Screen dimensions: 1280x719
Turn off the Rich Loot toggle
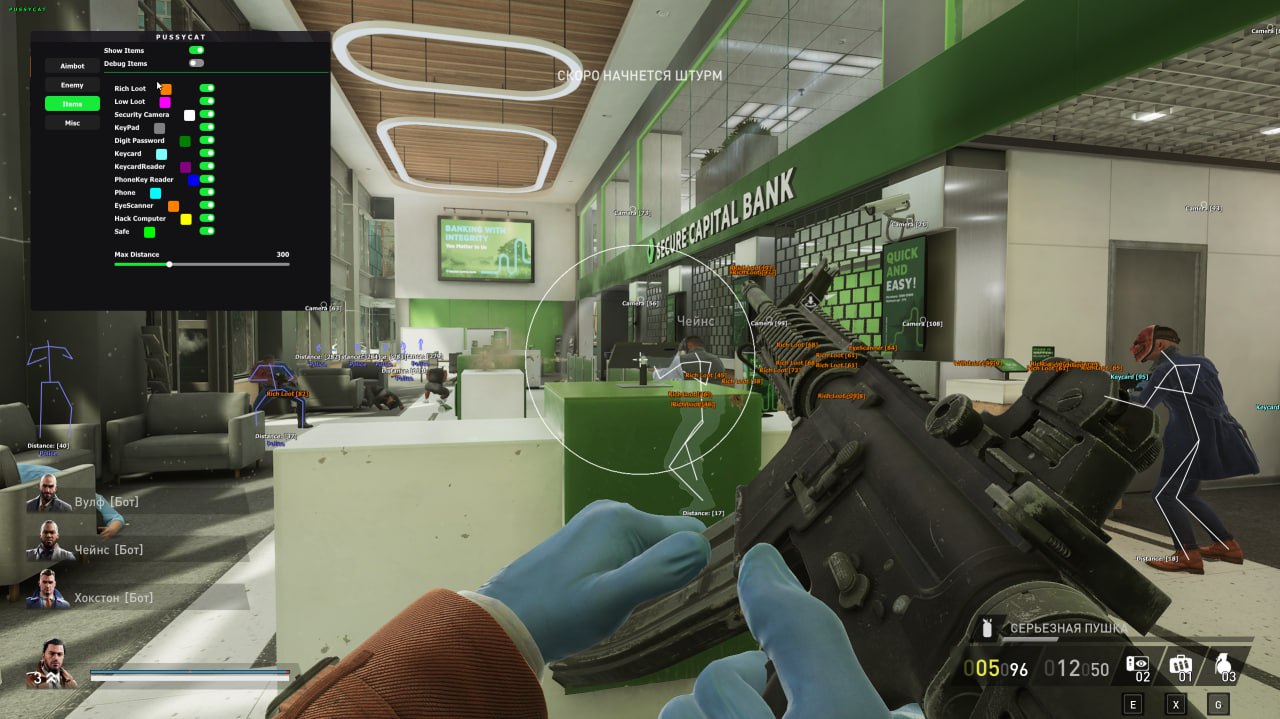[207, 88]
